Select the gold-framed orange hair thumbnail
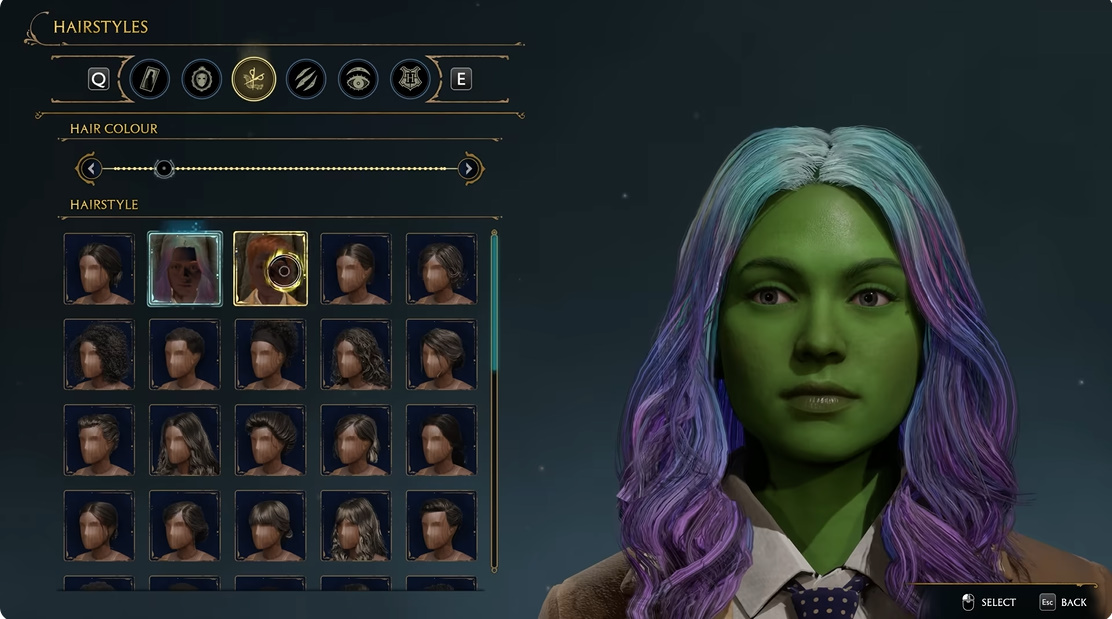1112x619 pixels. (271, 268)
